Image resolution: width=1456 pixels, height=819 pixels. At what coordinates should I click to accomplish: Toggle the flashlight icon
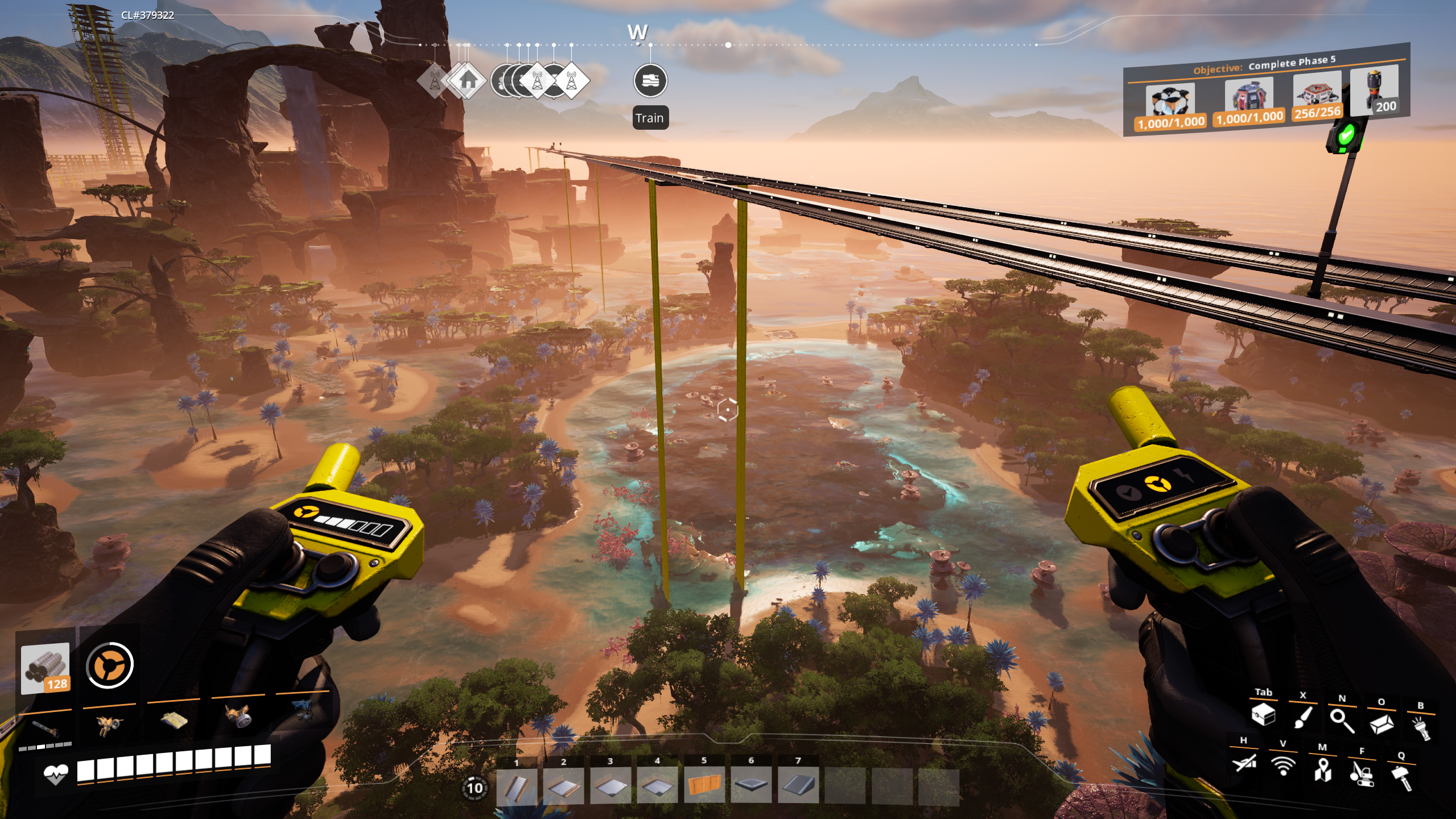pos(1421,728)
